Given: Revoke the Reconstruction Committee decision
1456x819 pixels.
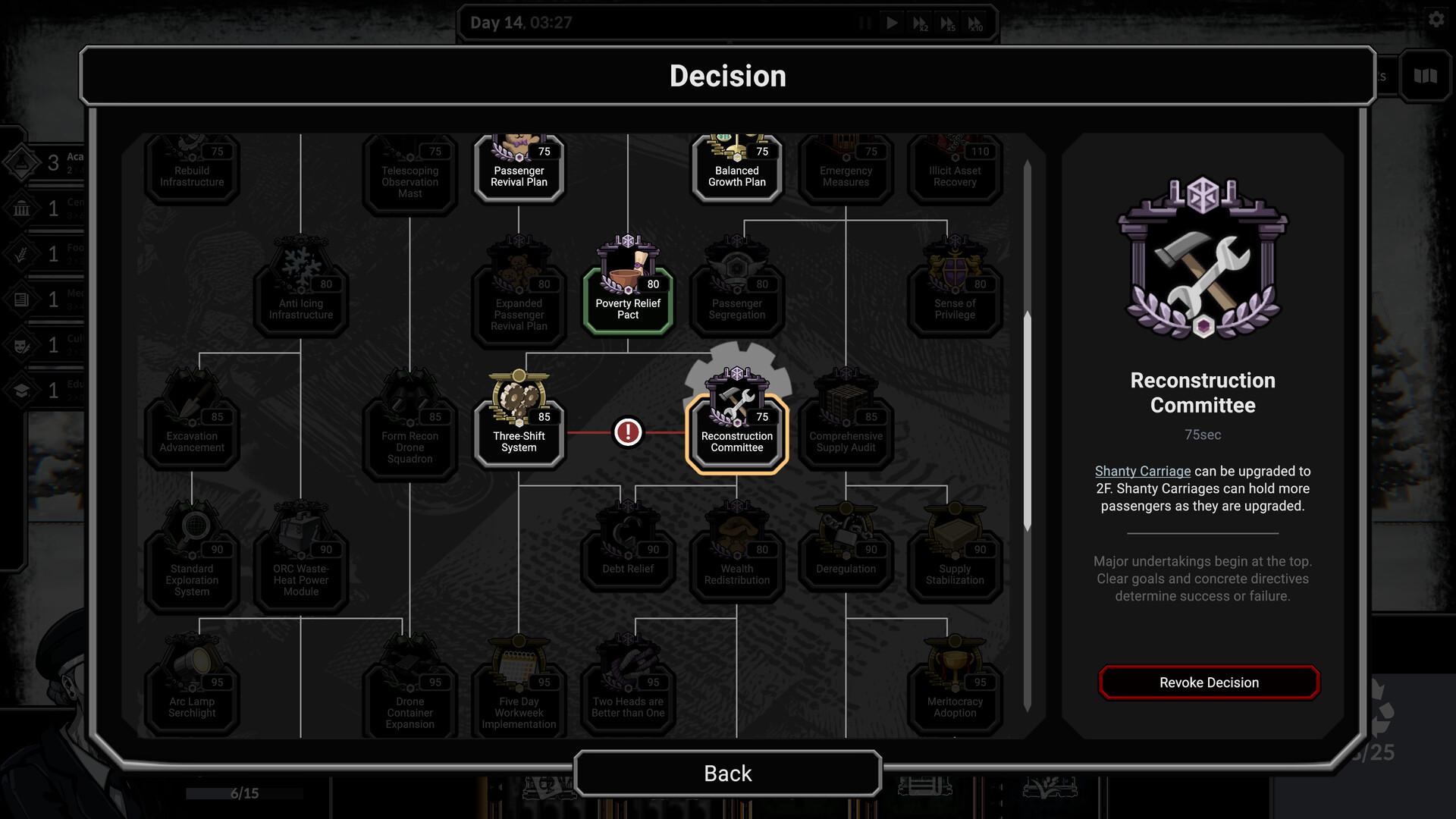Looking at the screenshot, I should [1209, 682].
